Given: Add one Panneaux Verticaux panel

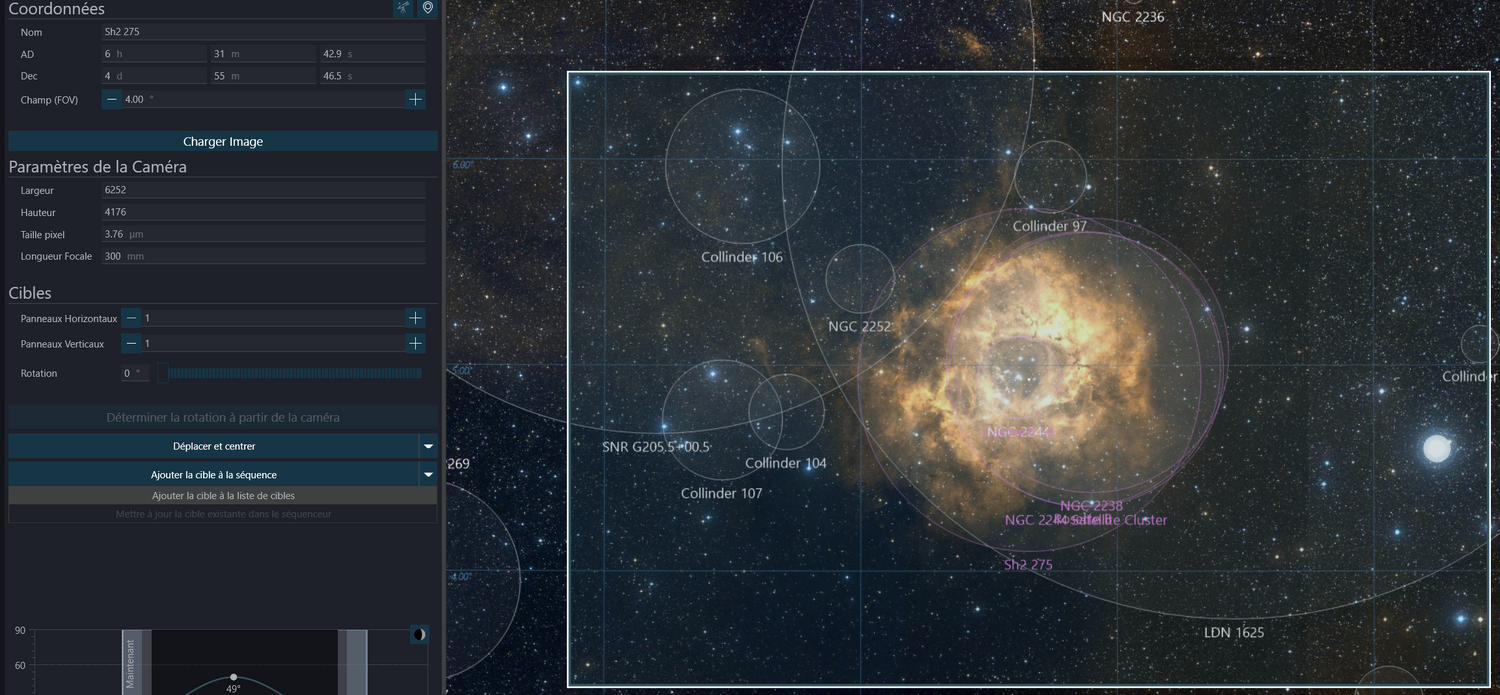Looking at the screenshot, I should point(415,343).
